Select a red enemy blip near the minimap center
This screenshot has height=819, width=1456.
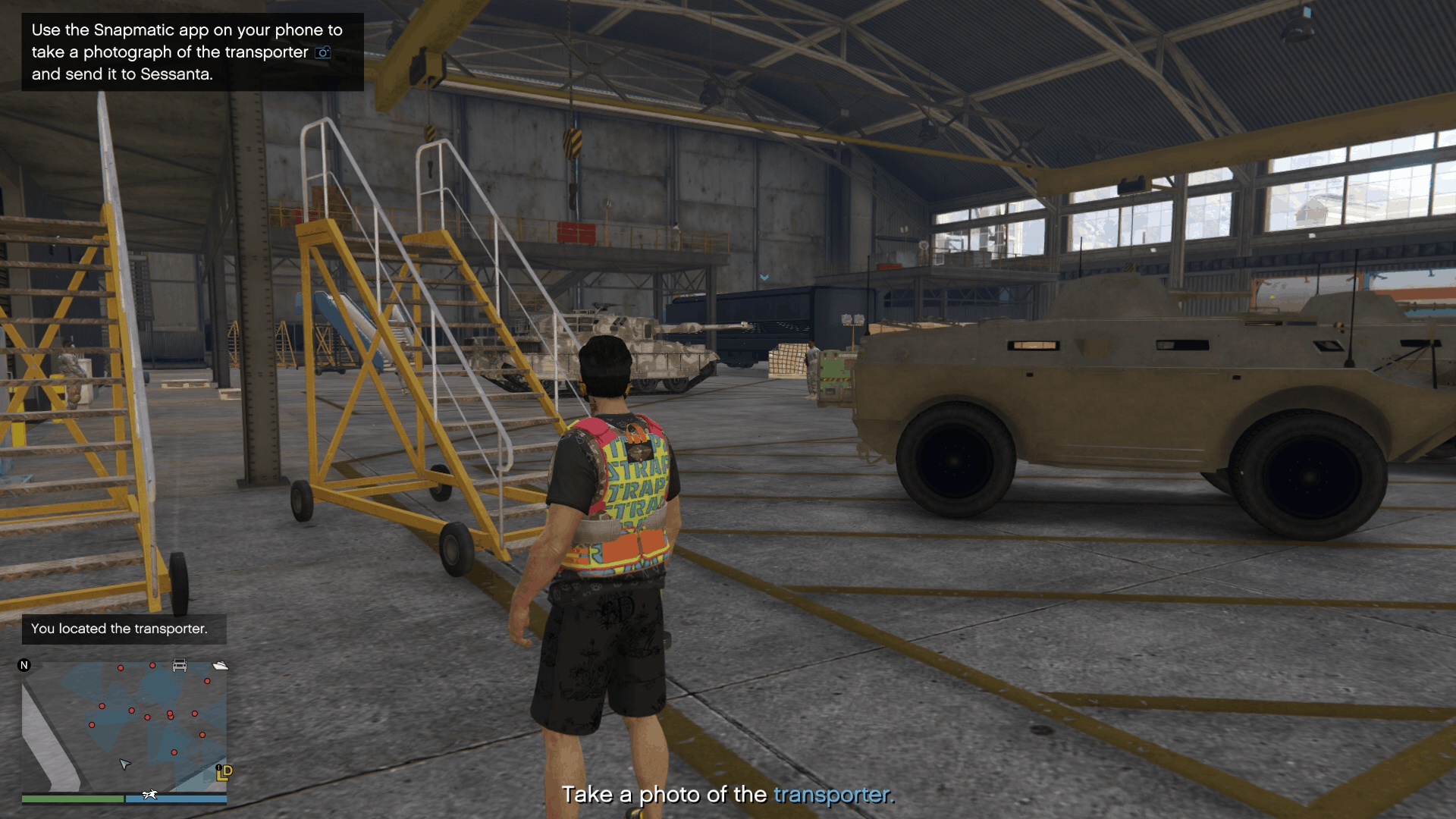(x=146, y=717)
